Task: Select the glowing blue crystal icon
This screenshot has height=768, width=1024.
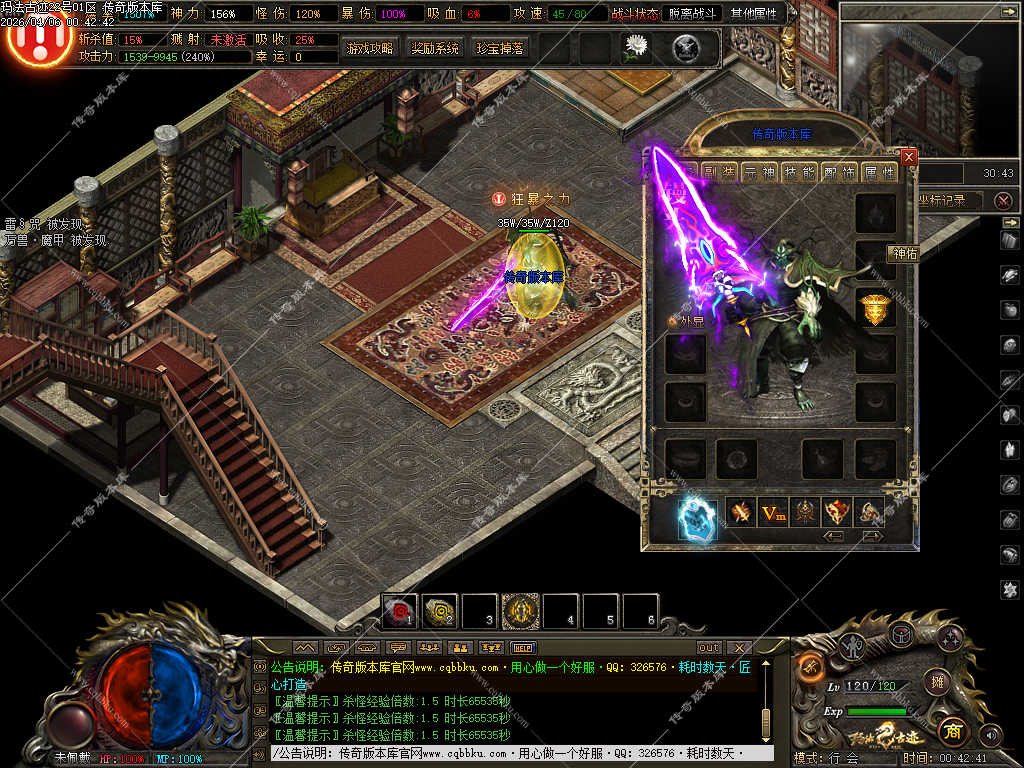Action: (x=696, y=519)
